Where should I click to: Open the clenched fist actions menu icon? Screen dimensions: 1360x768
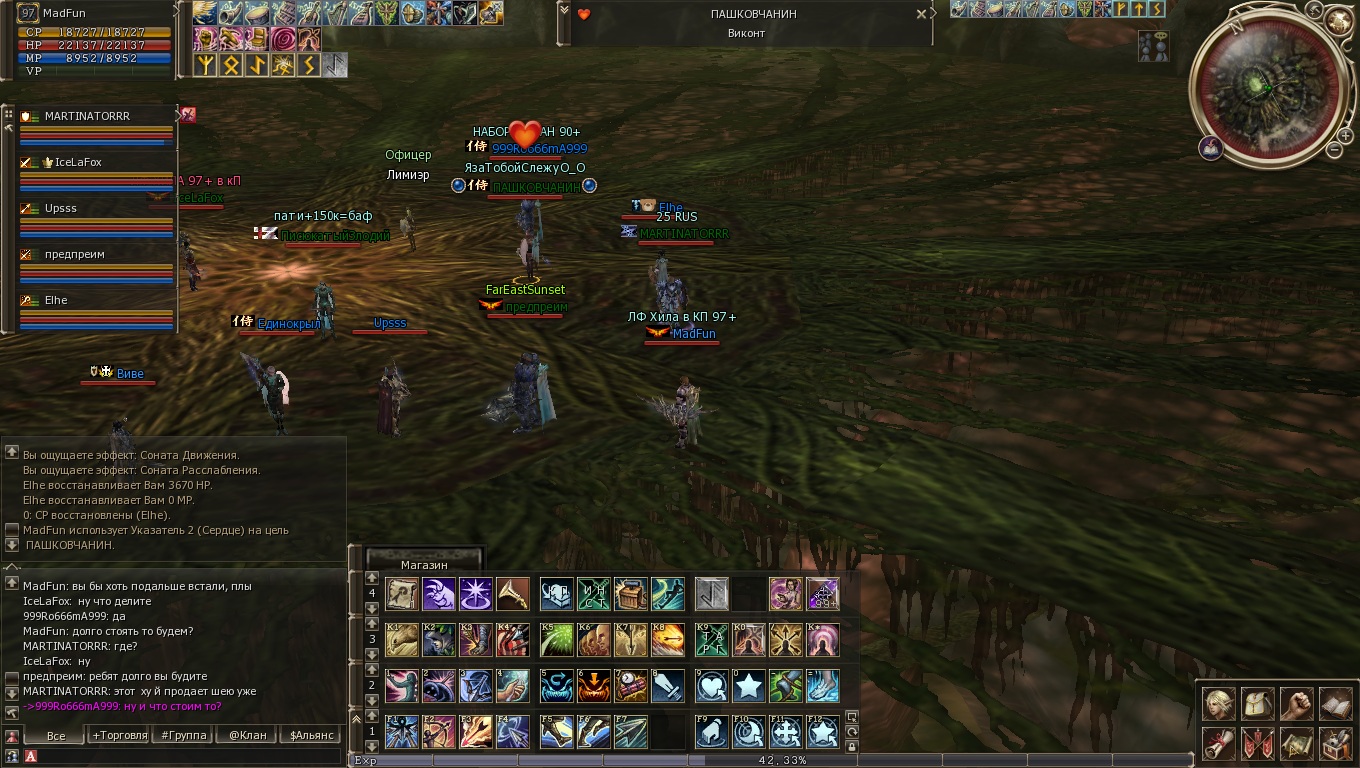pos(1296,703)
